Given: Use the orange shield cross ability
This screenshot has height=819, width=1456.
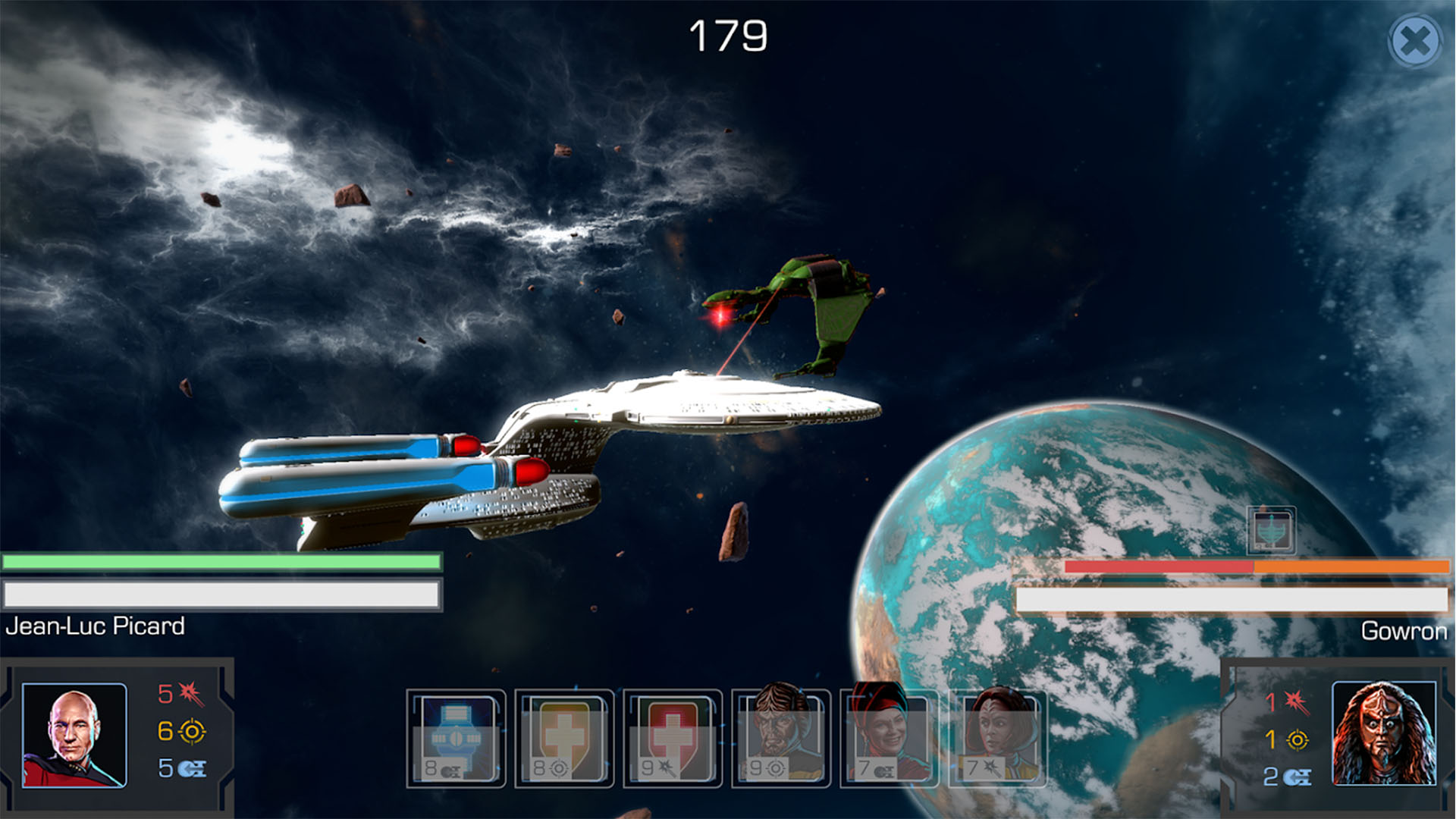Looking at the screenshot, I should (x=564, y=738).
